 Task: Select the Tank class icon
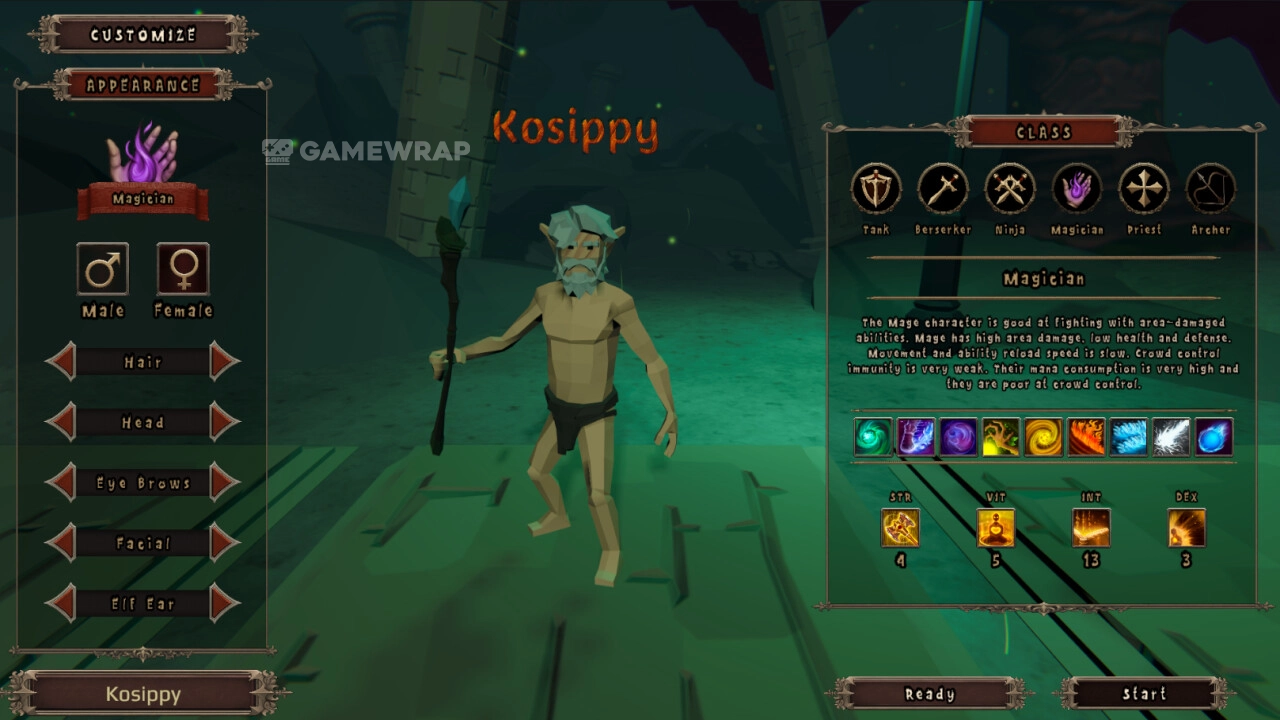[876, 189]
